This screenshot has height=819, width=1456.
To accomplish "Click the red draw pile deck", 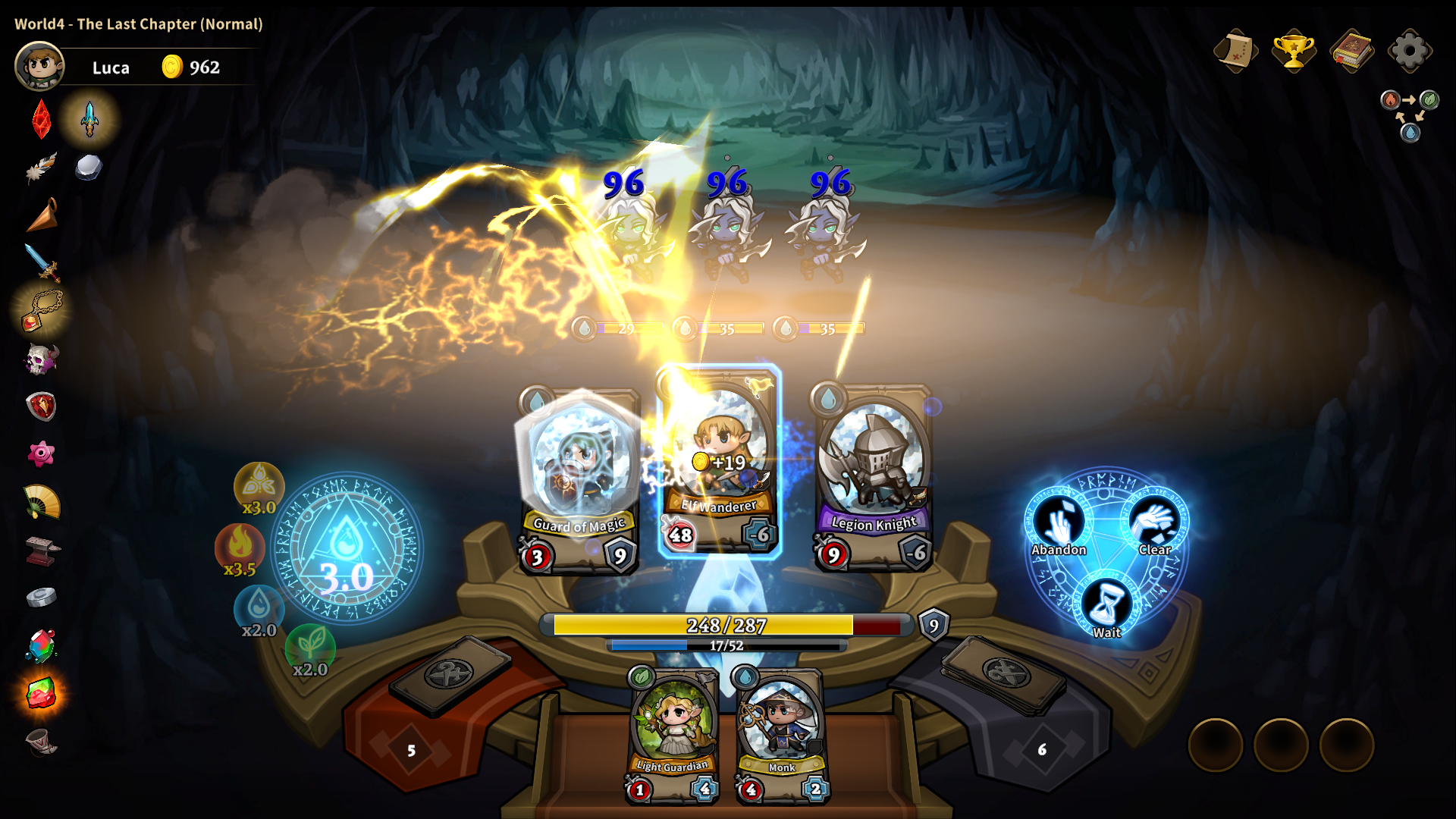I will [449, 674].
